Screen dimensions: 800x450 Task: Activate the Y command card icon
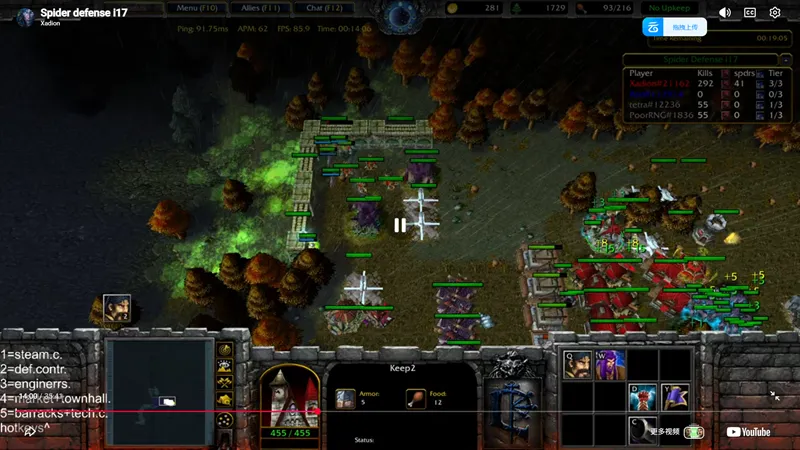pos(675,398)
